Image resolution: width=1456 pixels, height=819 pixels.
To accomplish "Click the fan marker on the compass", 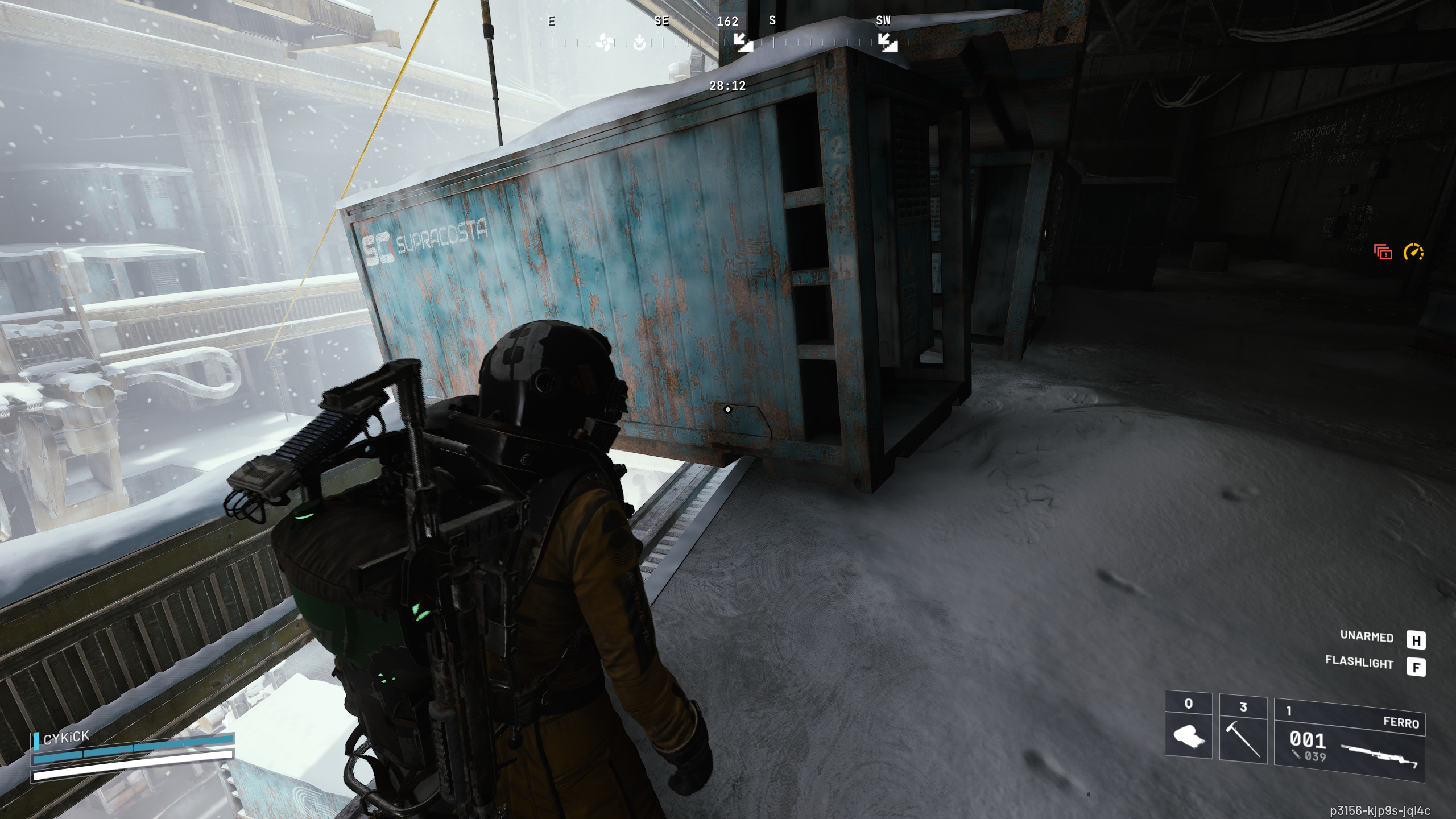I will coord(605,41).
